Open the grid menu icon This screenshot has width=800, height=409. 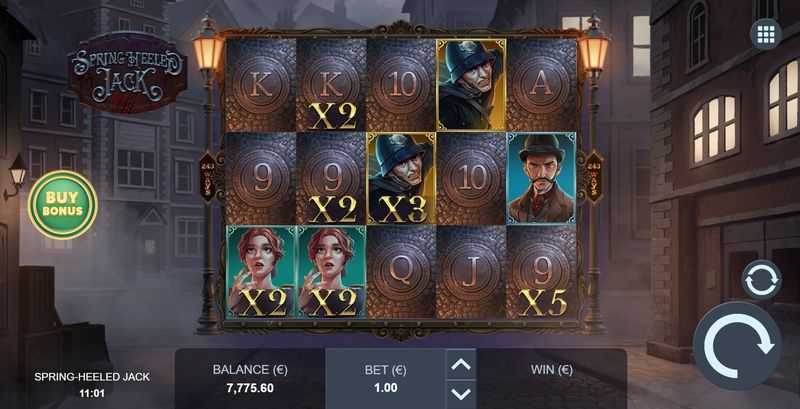tap(766, 34)
